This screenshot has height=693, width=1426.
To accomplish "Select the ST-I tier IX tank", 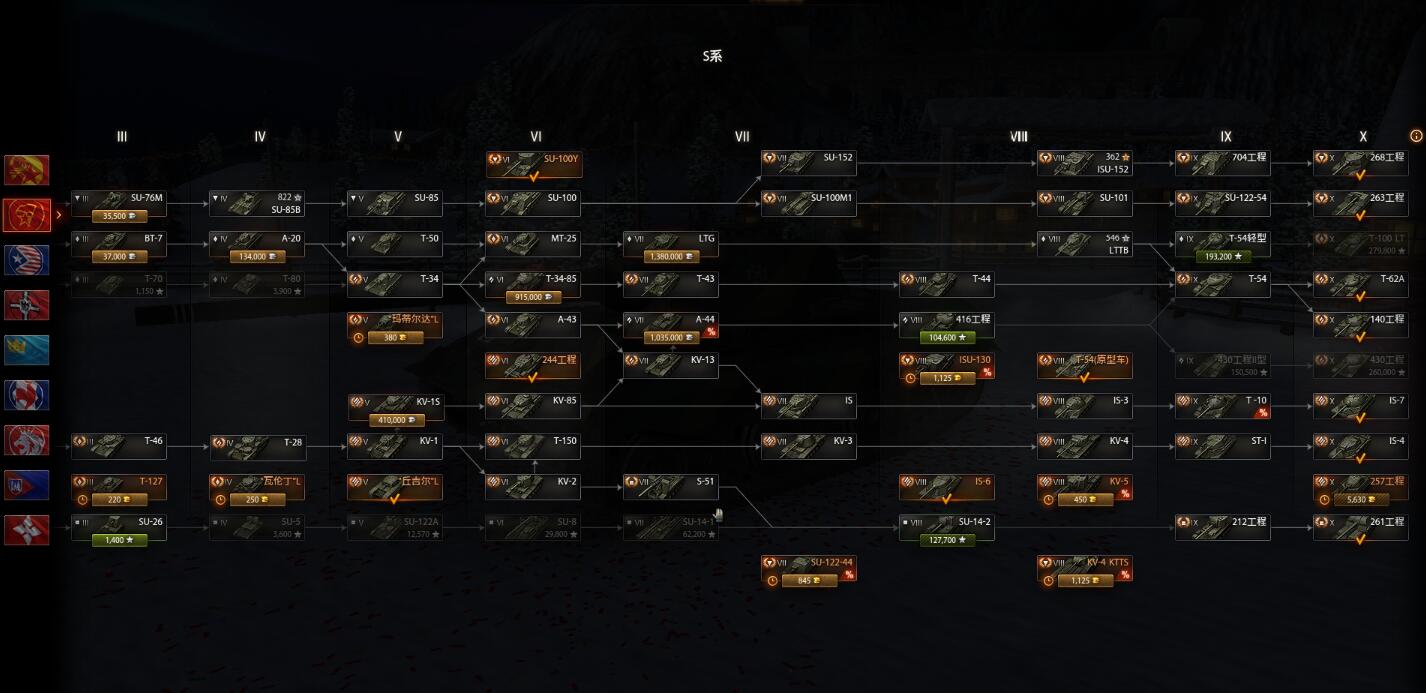I will [1222, 442].
